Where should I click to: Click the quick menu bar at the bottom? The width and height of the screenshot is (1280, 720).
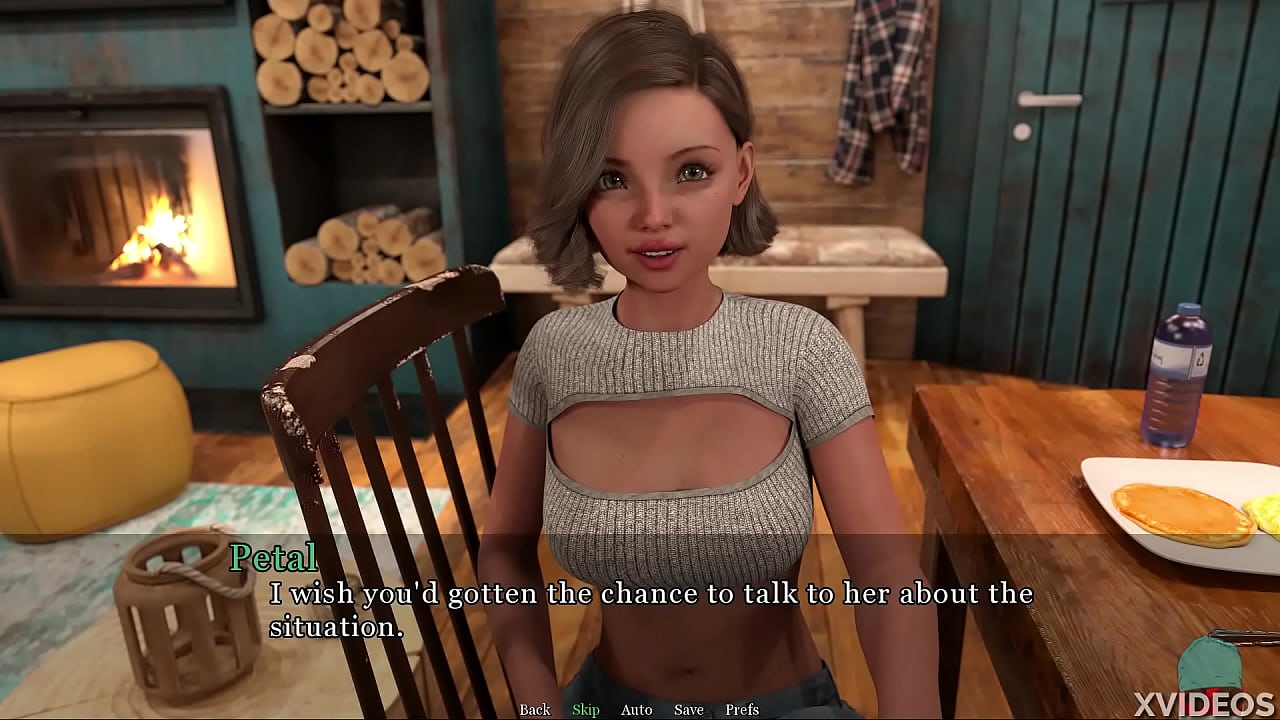click(640, 709)
